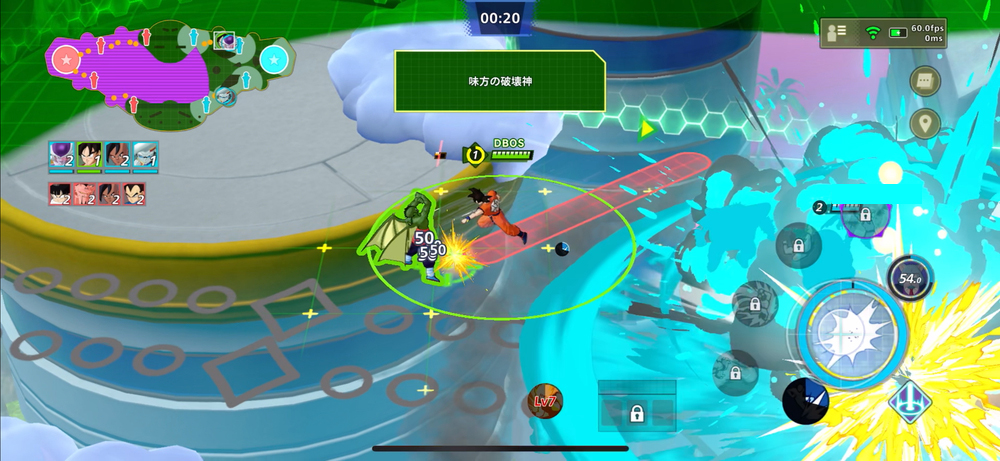Tap the map pin button
The width and height of the screenshot is (1000, 461).
pyautogui.click(x=925, y=124)
